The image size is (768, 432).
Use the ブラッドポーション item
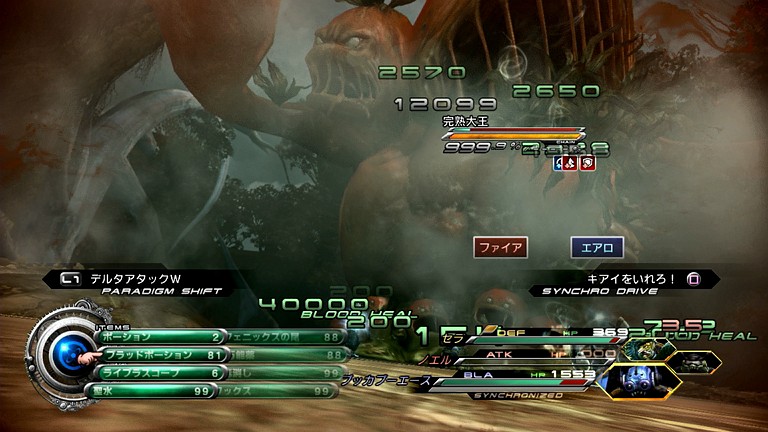pos(160,354)
